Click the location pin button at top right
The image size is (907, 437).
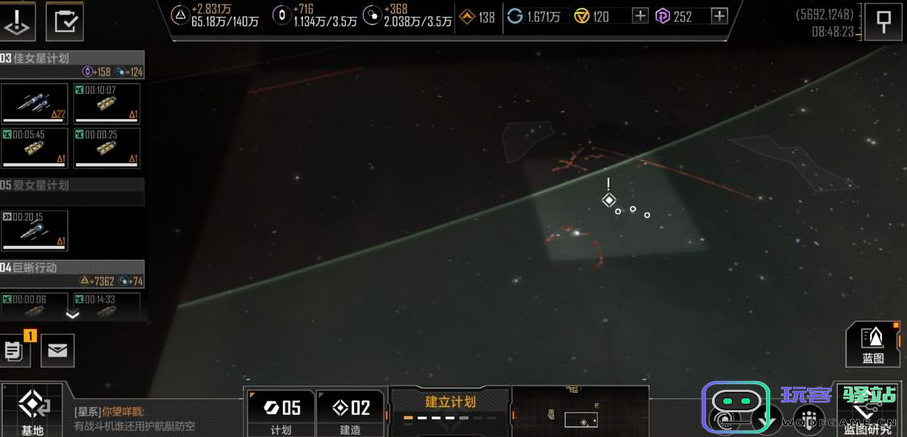coord(883,21)
